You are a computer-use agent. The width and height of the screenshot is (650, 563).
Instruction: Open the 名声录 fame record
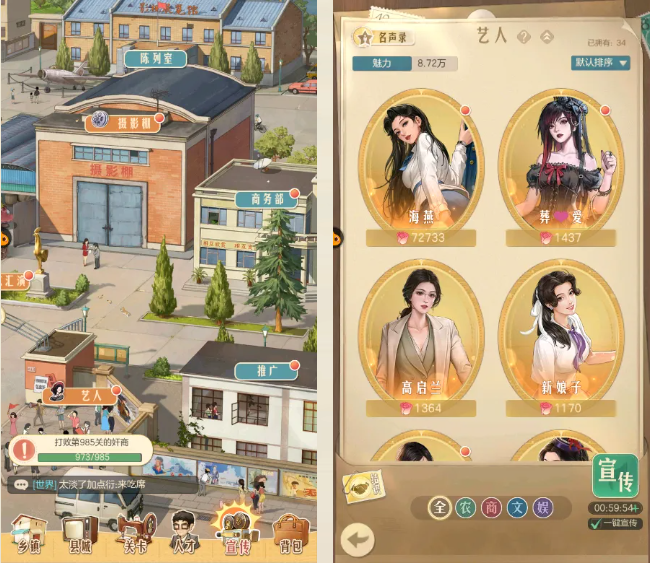pyautogui.click(x=384, y=37)
